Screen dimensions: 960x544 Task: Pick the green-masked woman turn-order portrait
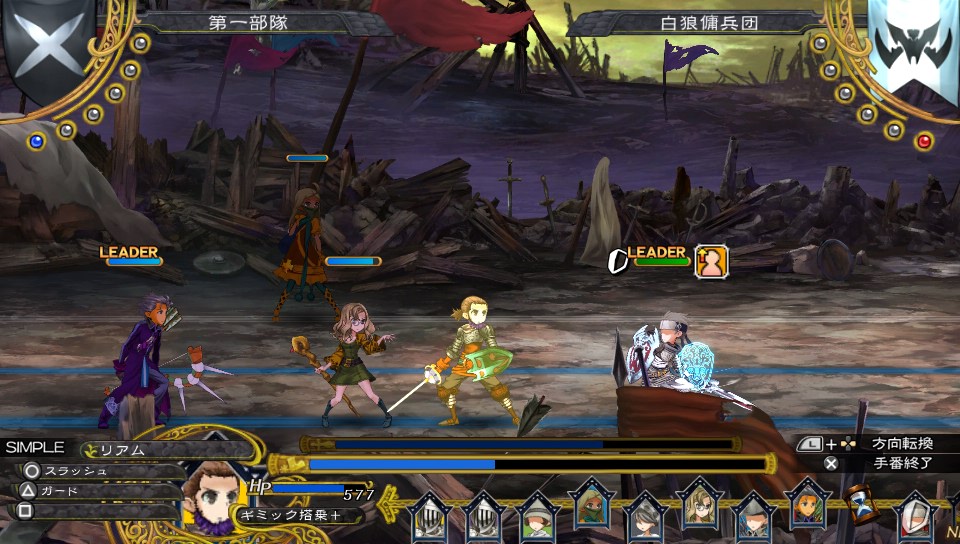coord(590,508)
